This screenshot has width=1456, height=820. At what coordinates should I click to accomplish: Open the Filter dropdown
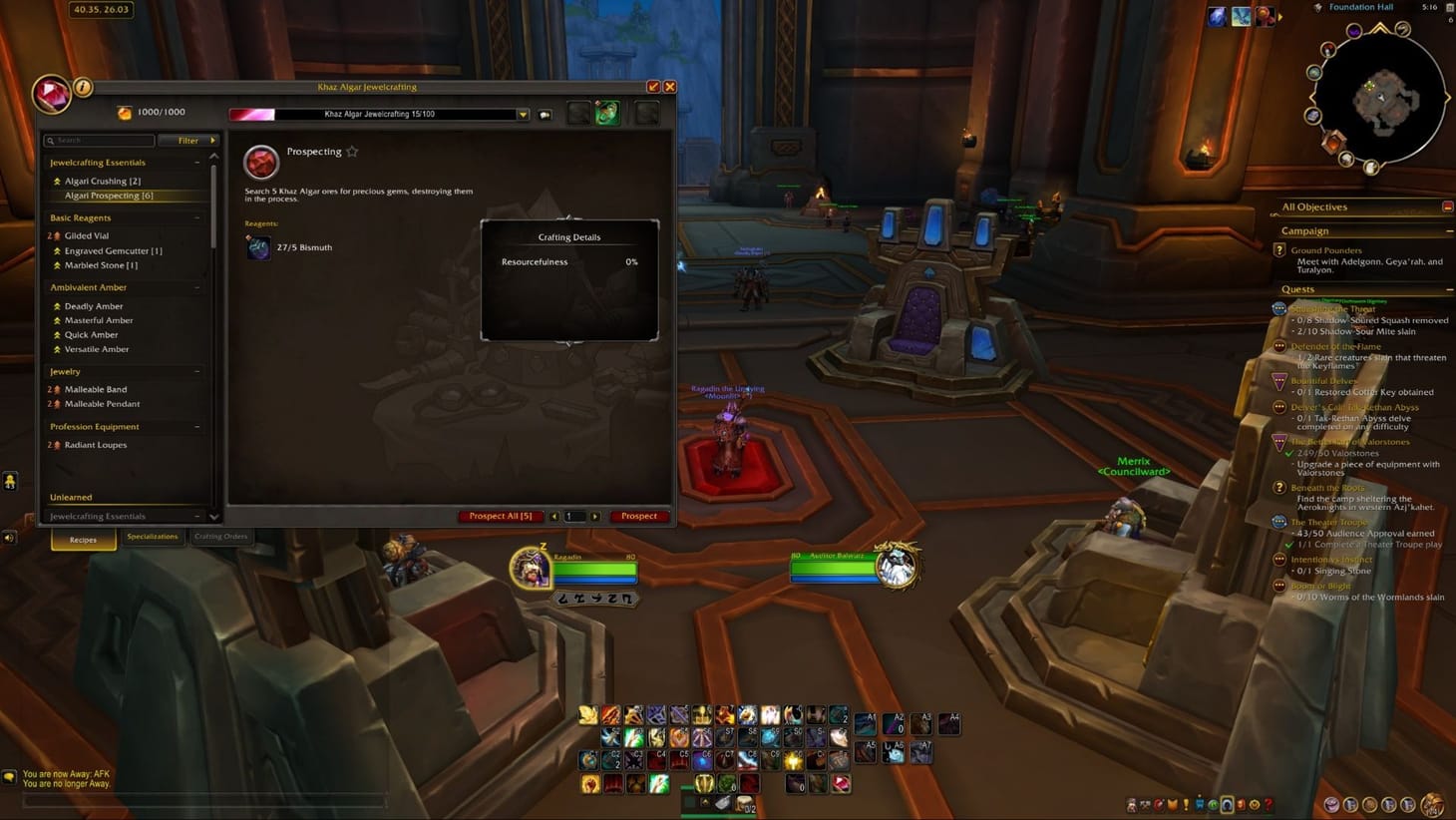click(x=188, y=140)
